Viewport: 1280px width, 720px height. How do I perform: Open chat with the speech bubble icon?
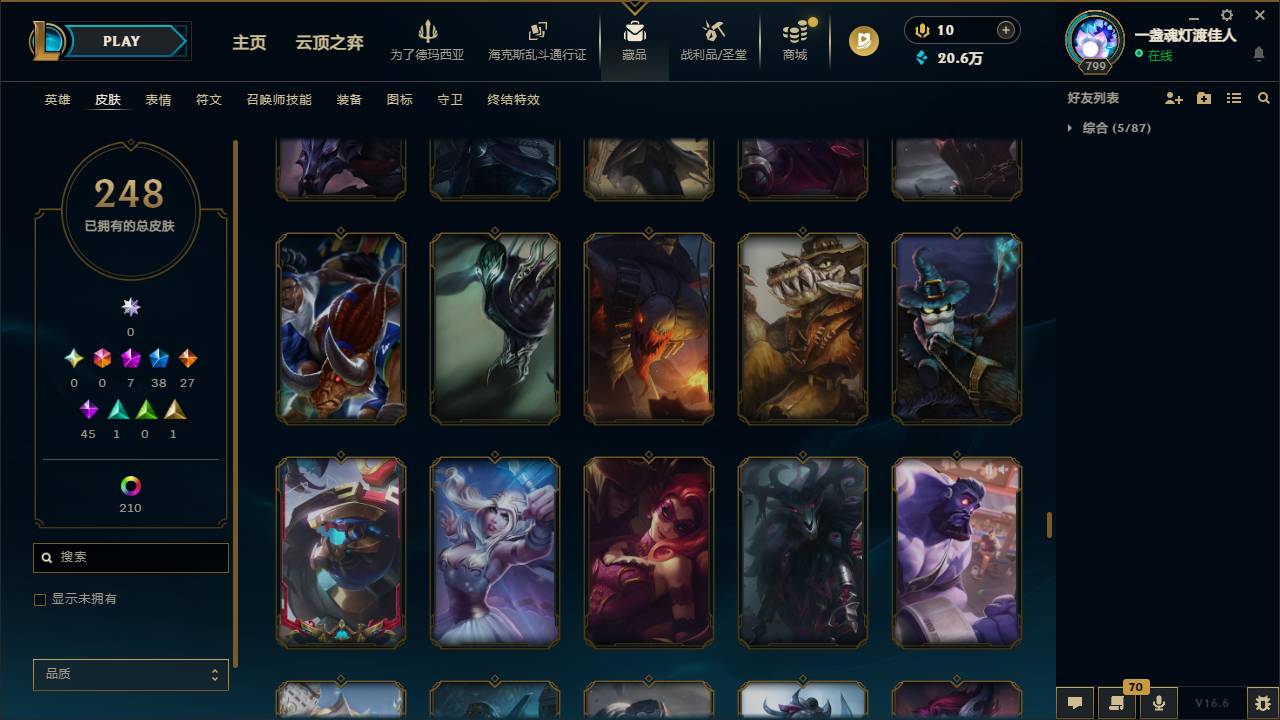click(x=1075, y=703)
